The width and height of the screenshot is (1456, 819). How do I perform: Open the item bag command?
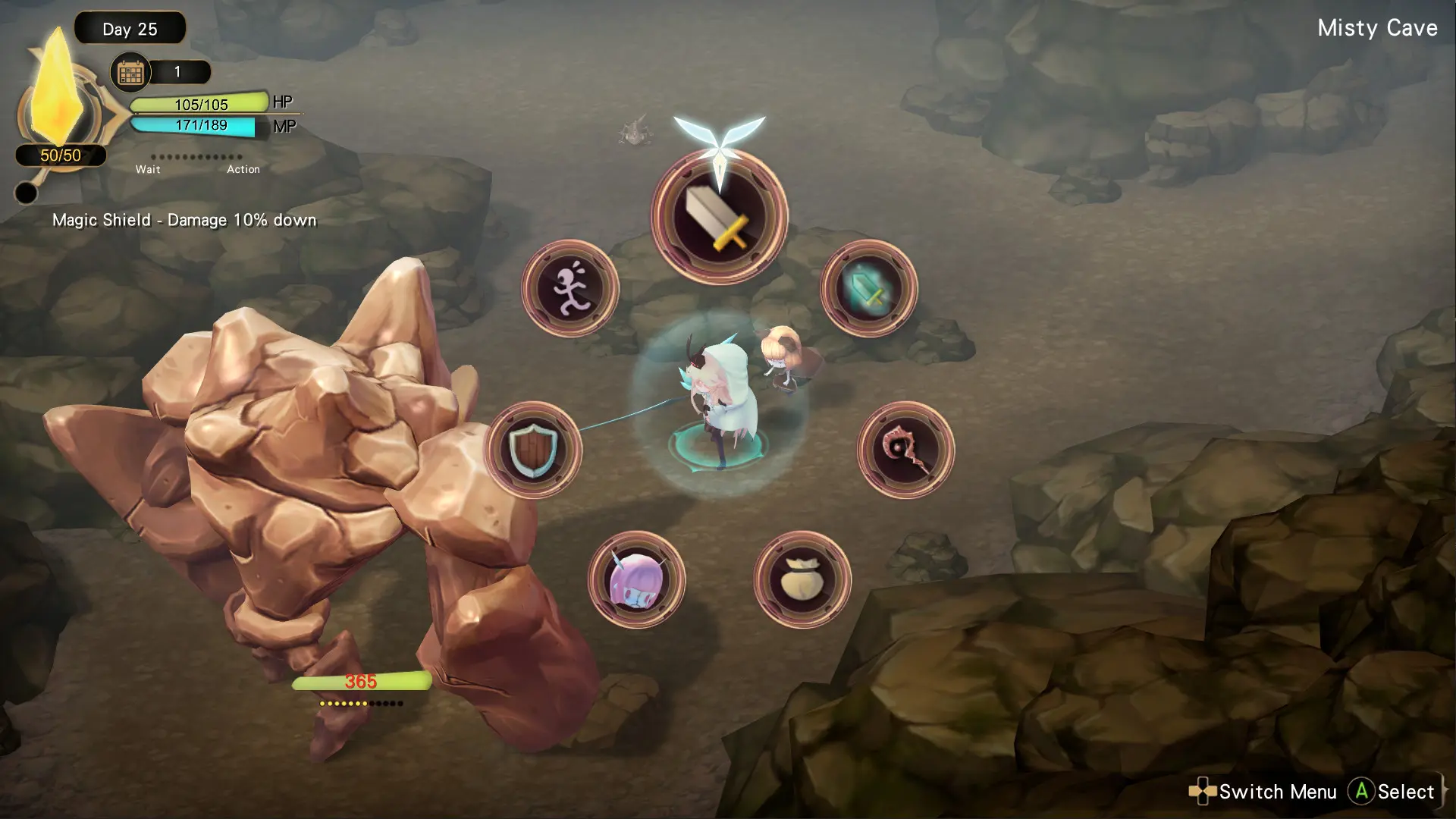tap(804, 580)
